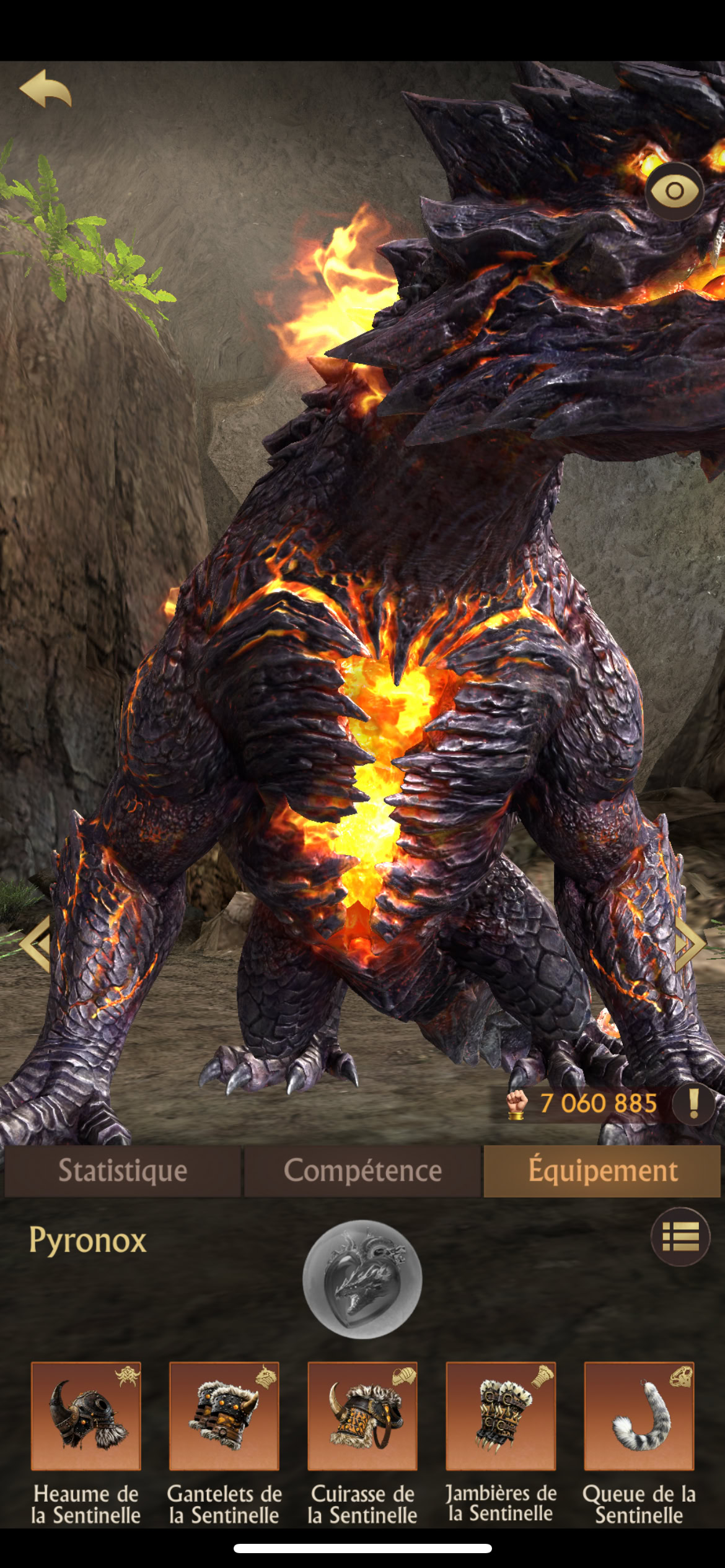Switch to the Statistique tab
The width and height of the screenshot is (725, 1568).
pos(123,1170)
